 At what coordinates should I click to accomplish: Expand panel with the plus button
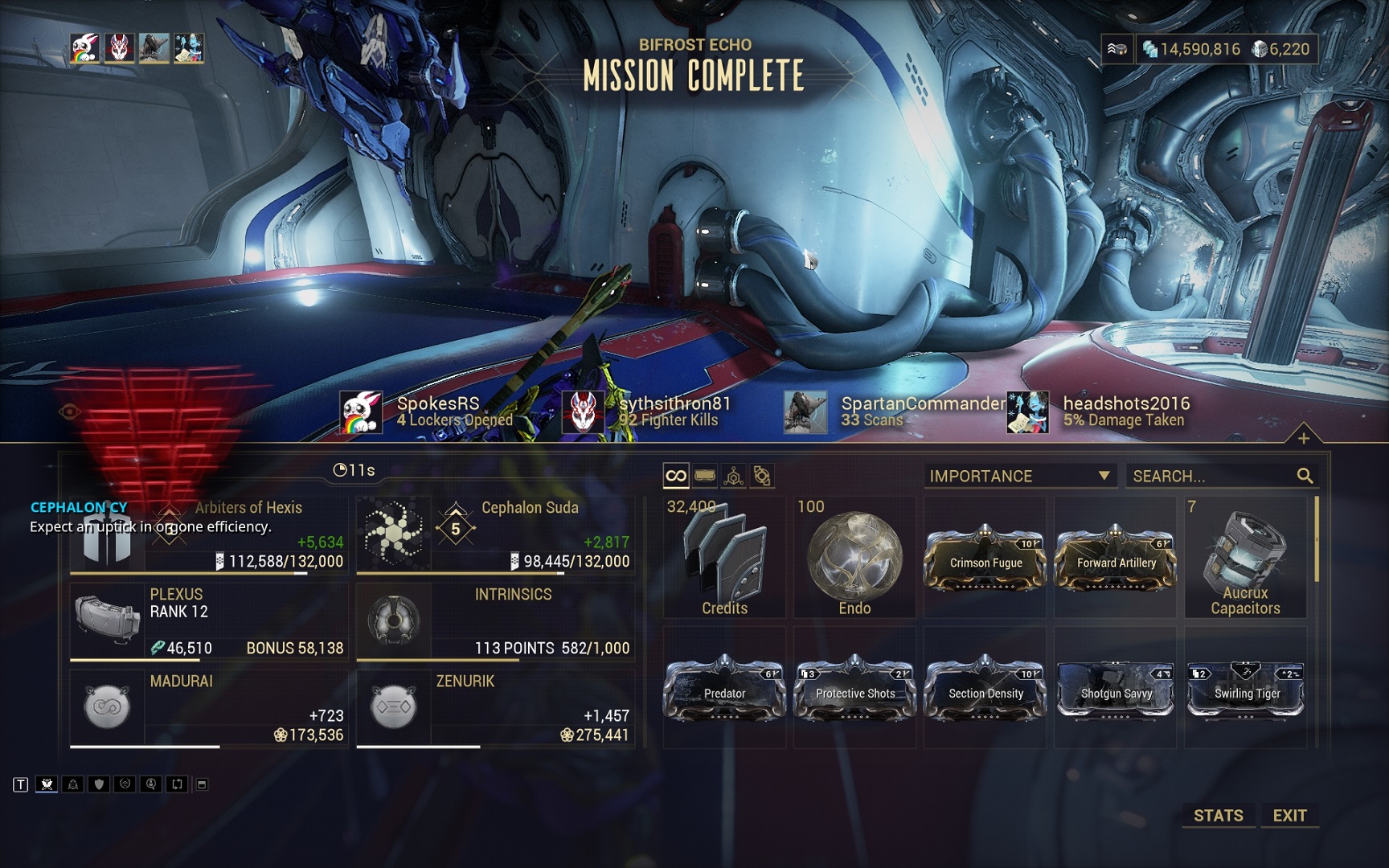click(x=1303, y=438)
